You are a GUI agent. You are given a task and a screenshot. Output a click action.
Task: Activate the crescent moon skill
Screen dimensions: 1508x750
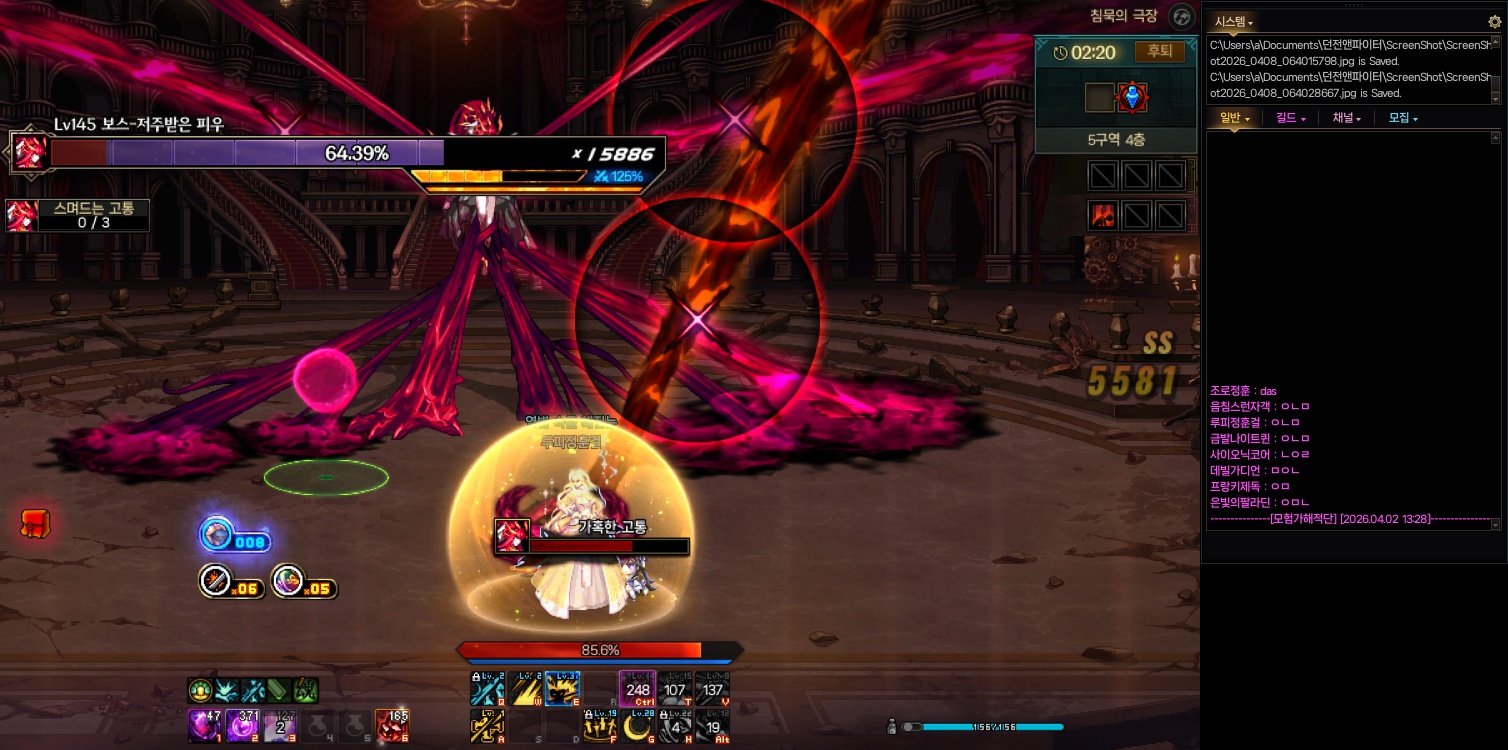636,725
